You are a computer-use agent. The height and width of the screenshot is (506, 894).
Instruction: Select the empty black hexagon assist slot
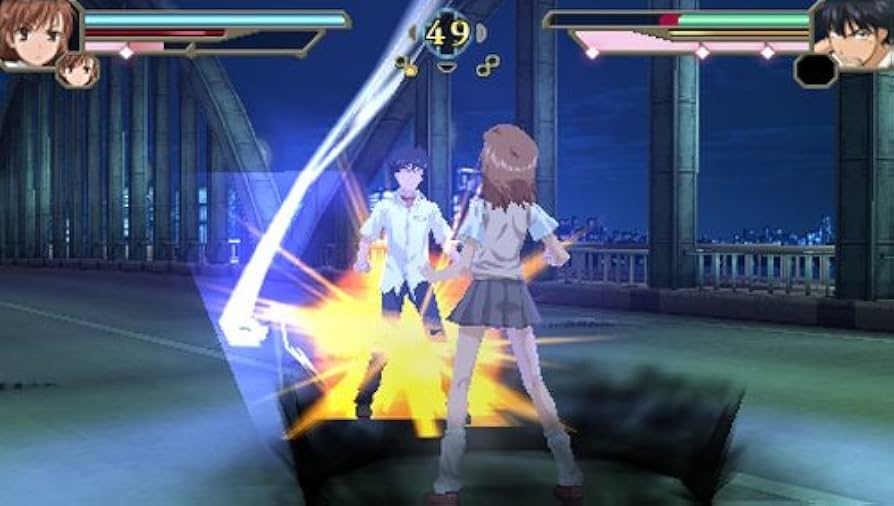[815, 70]
